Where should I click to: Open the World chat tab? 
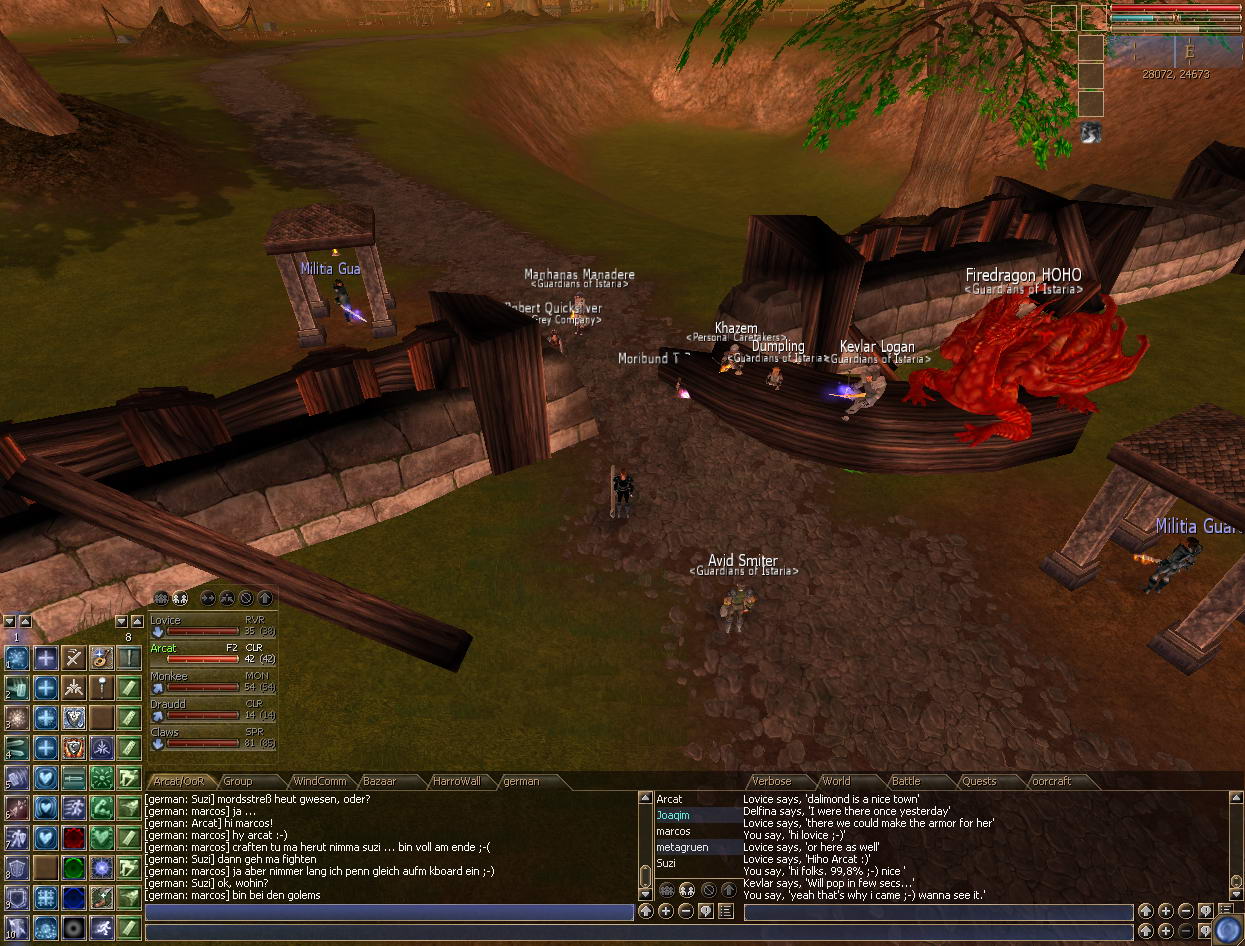pyautogui.click(x=836, y=782)
